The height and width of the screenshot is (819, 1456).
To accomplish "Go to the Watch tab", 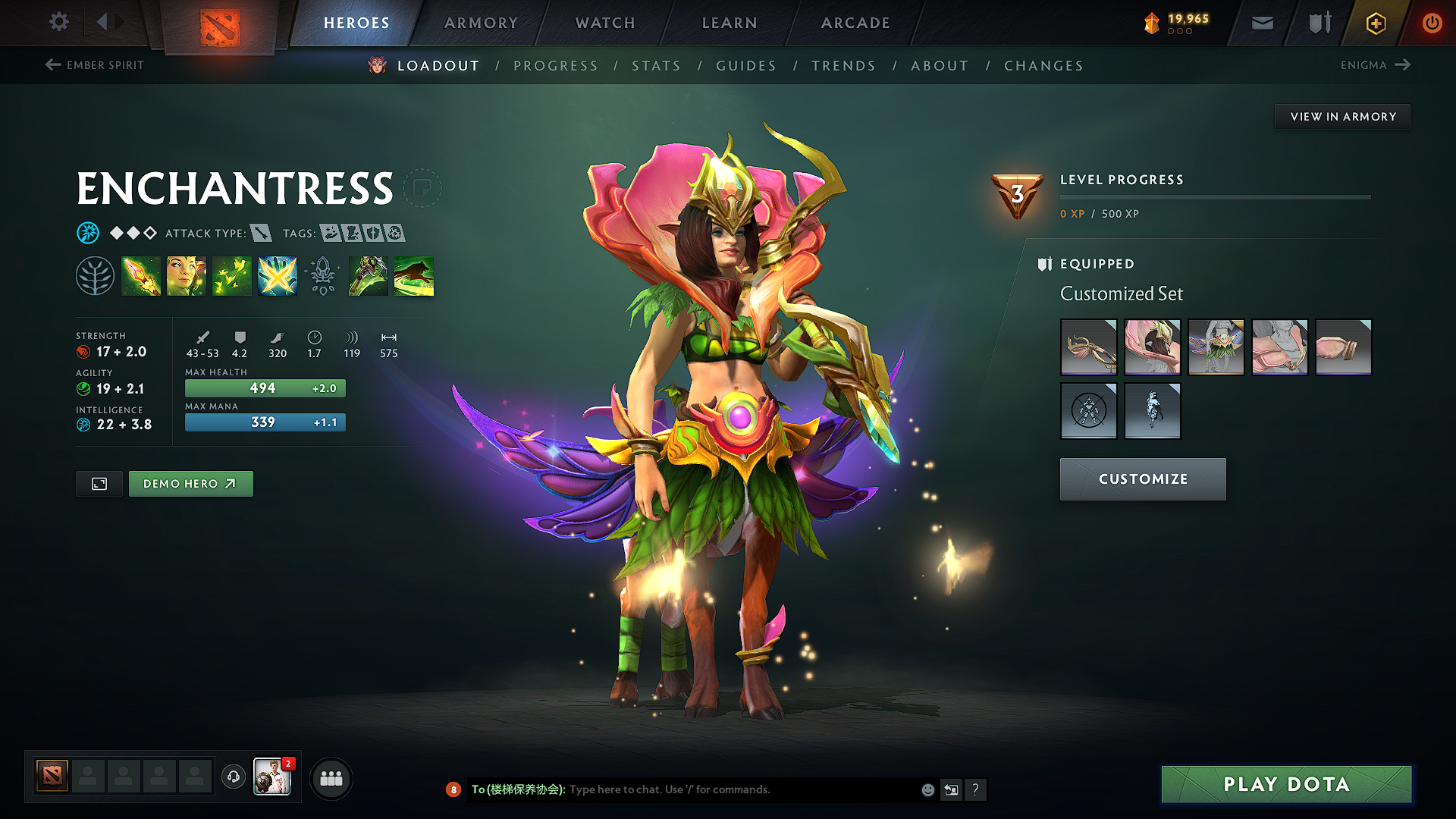I will click(x=605, y=23).
